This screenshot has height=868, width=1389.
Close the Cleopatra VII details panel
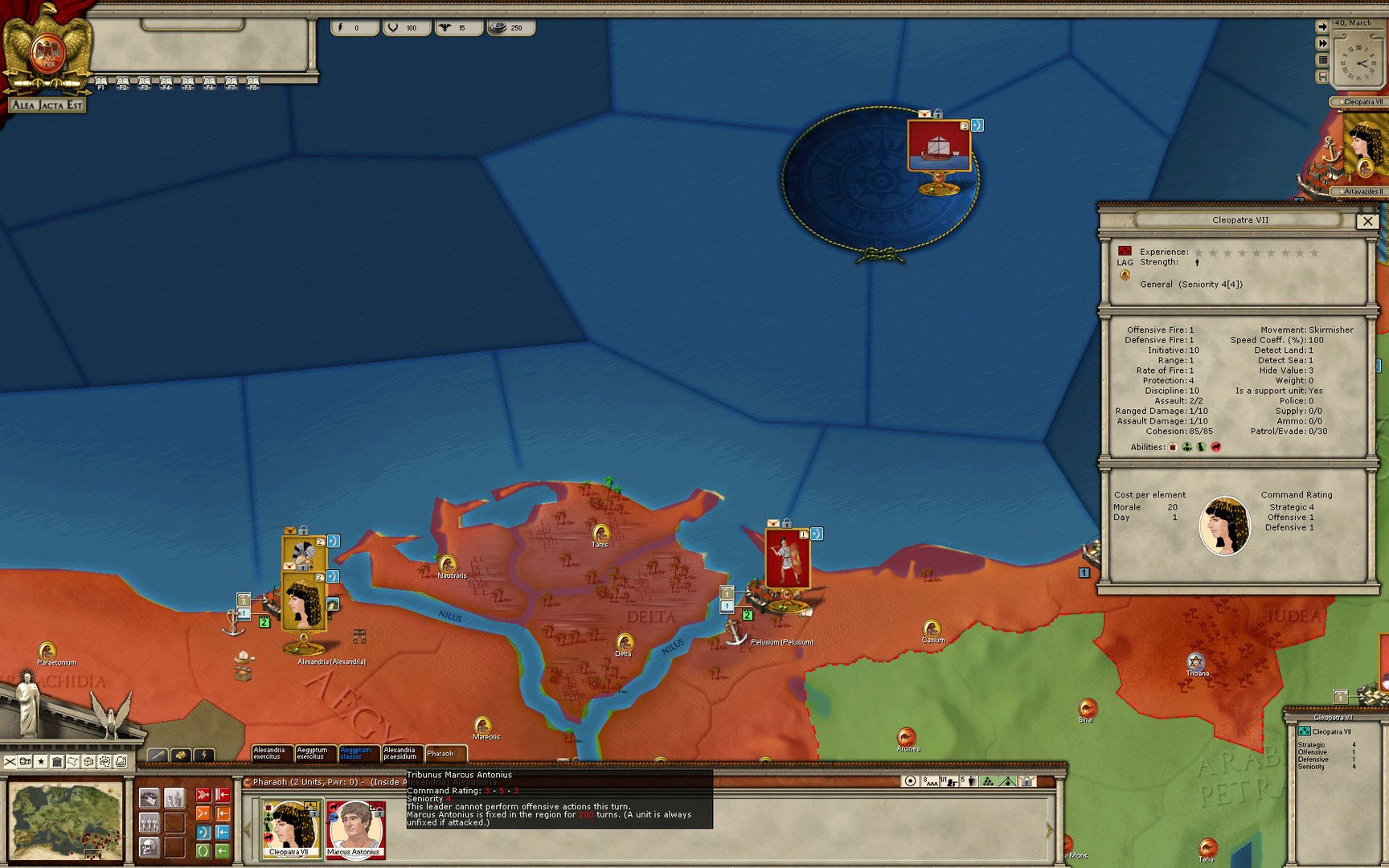point(1369,221)
